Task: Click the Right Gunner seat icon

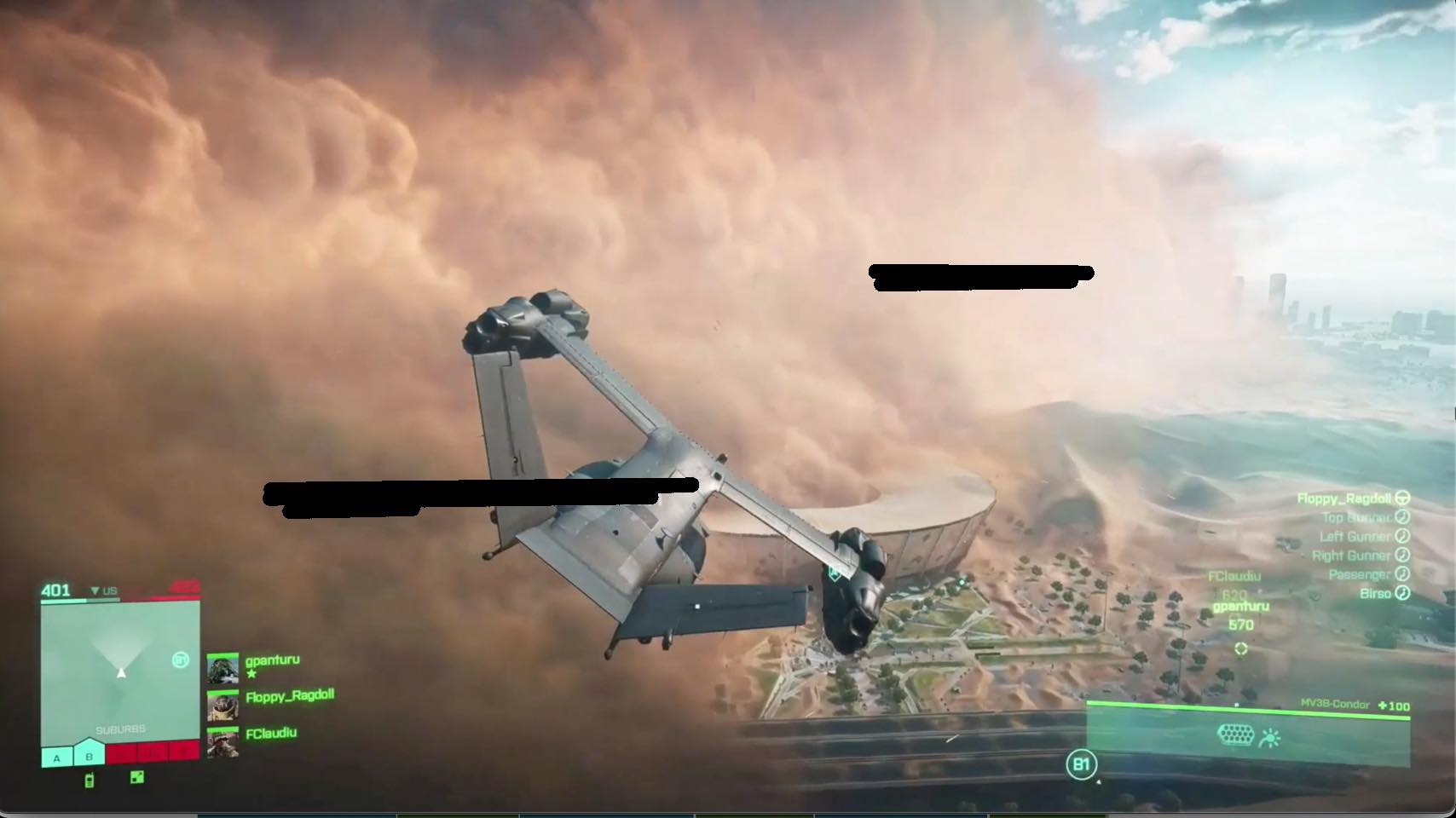Action: coord(1403,556)
